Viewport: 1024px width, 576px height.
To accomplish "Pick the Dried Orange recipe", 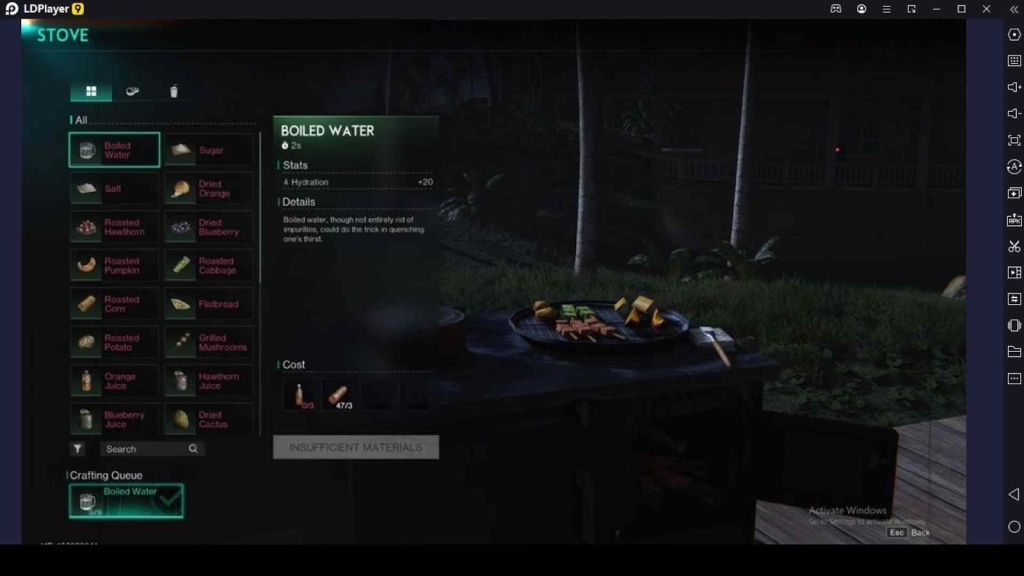I will pyautogui.click(x=209, y=188).
